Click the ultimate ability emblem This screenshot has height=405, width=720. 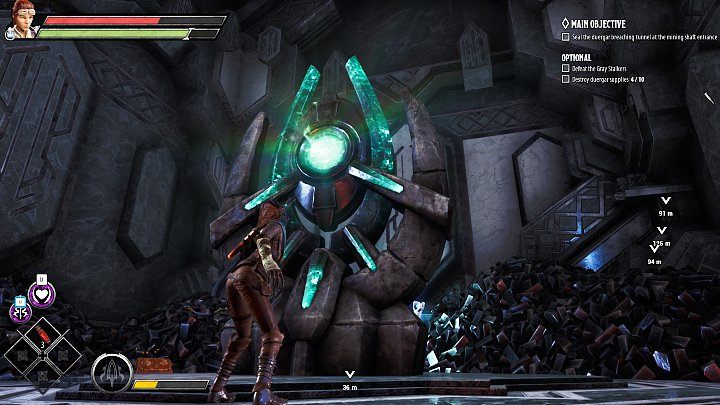(109, 374)
